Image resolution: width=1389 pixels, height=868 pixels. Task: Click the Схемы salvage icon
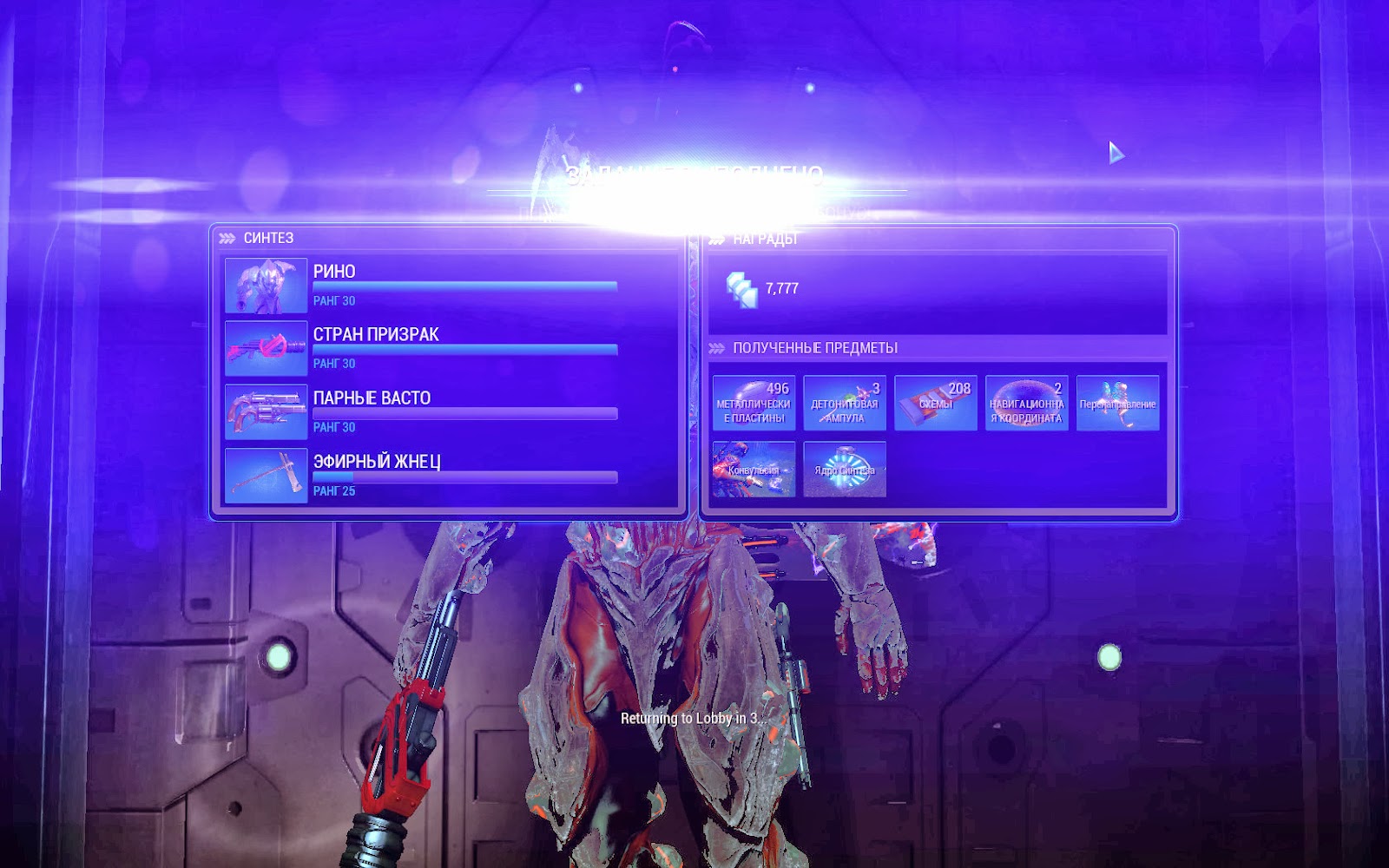934,402
